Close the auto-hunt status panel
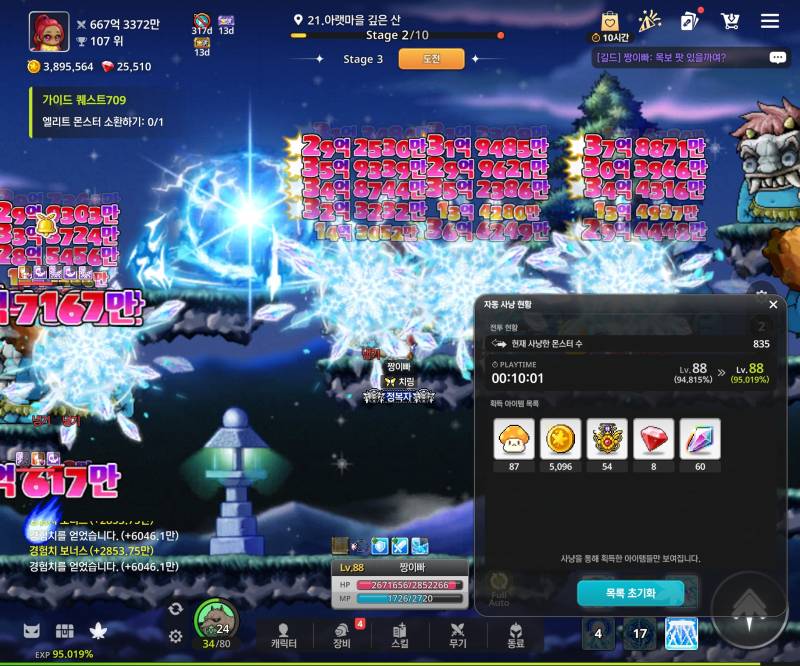The width and height of the screenshot is (800, 666). (773, 304)
